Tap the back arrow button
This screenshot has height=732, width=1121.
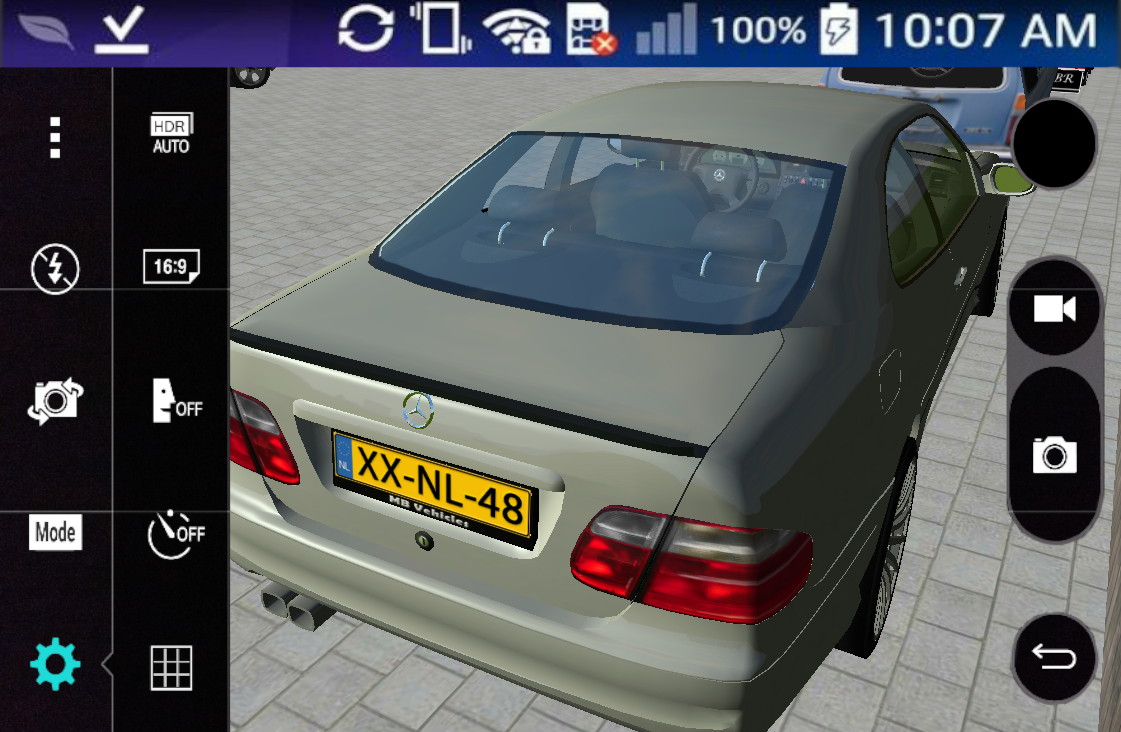[1054, 659]
